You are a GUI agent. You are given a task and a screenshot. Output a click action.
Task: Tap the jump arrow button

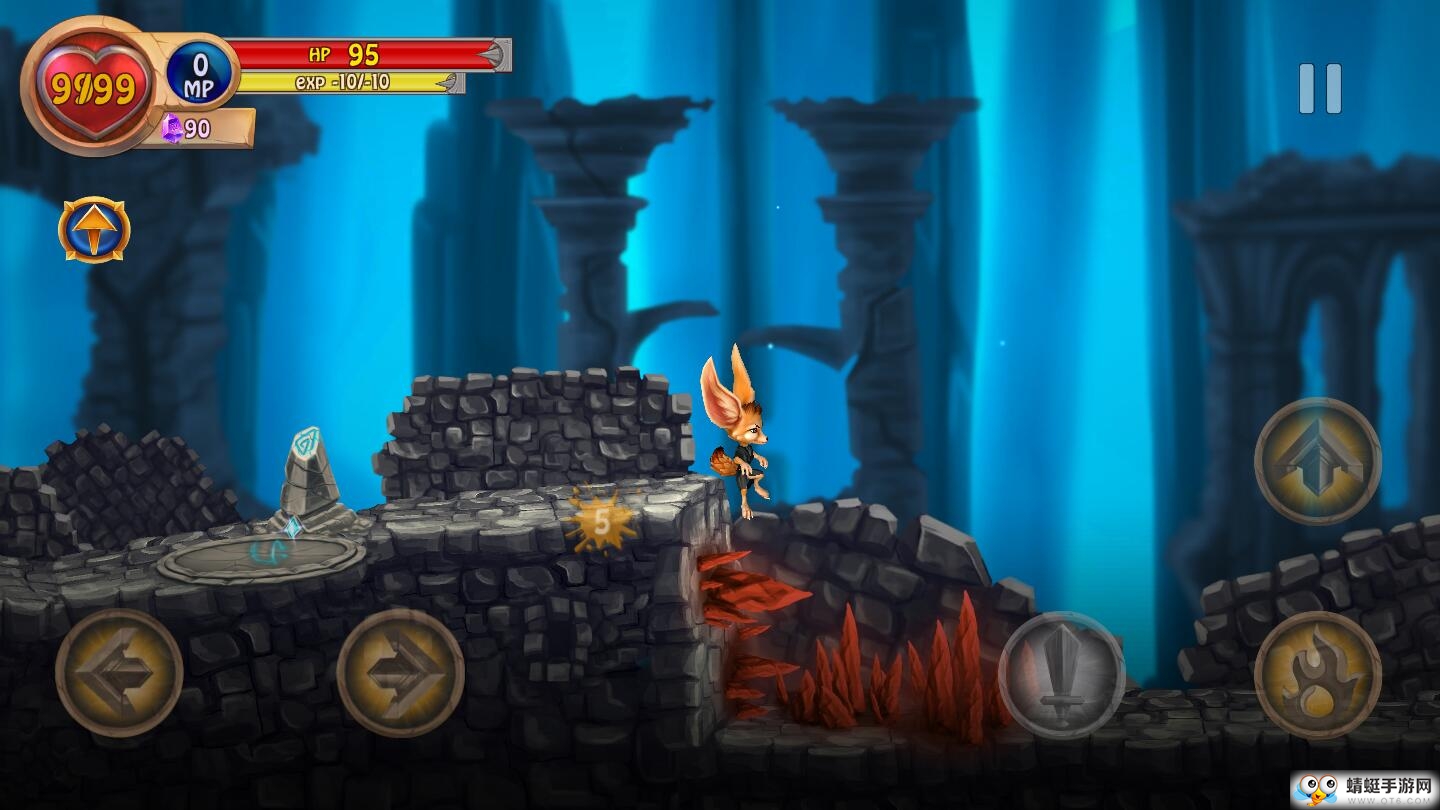point(1317,461)
